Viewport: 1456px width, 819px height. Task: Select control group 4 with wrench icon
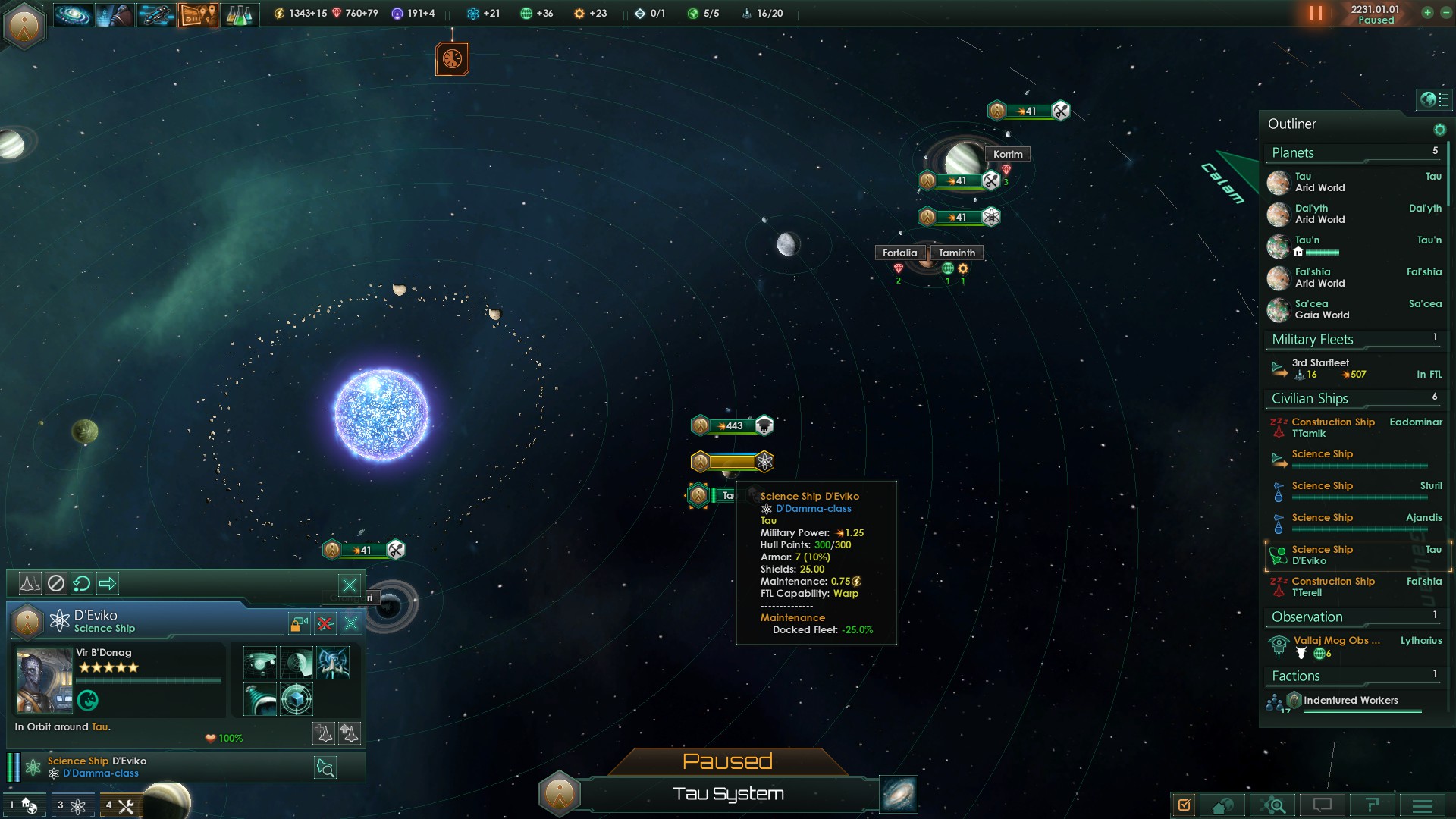pyautogui.click(x=120, y=805)
